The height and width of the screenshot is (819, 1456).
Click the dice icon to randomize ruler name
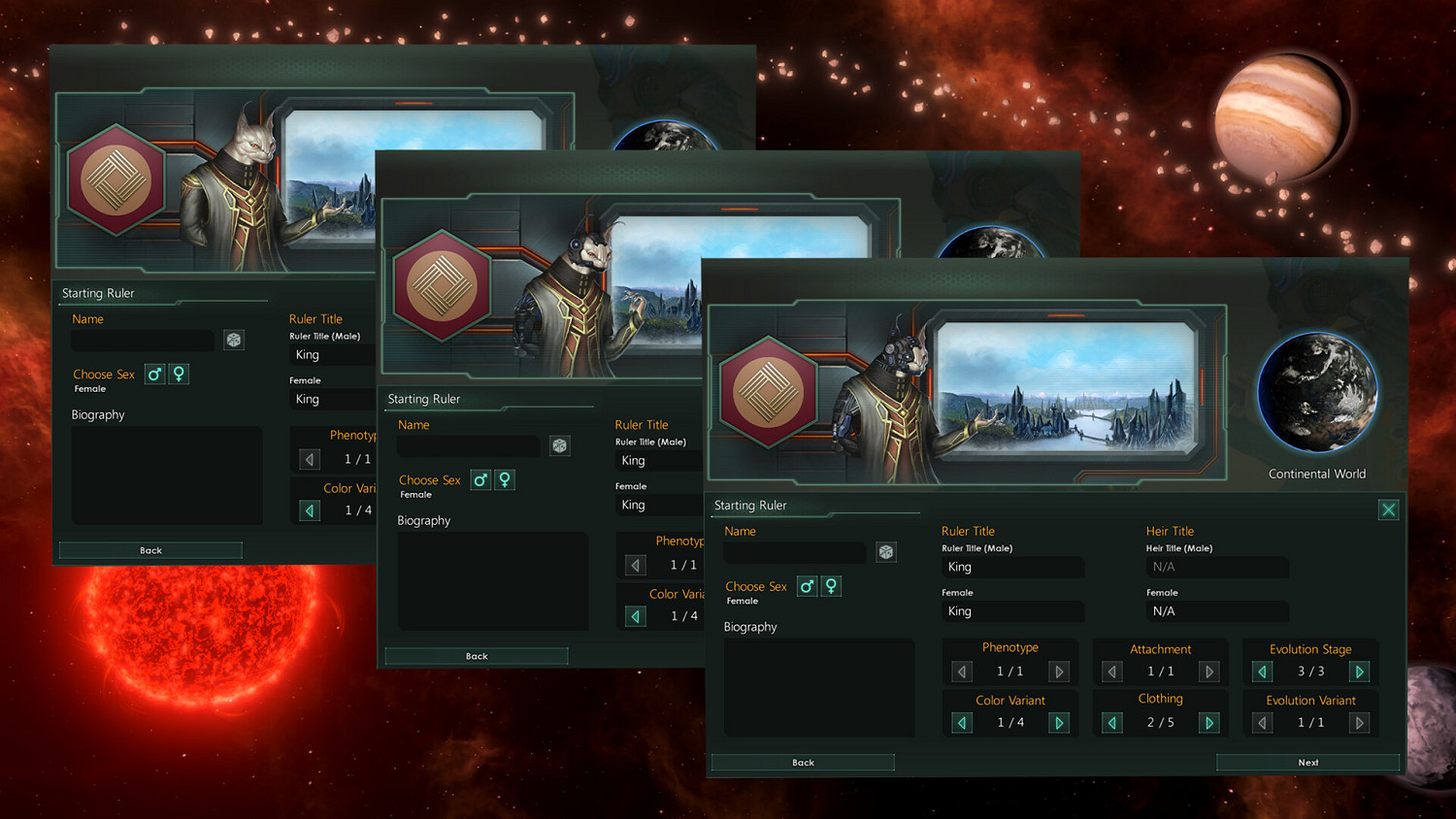(886, 552)
